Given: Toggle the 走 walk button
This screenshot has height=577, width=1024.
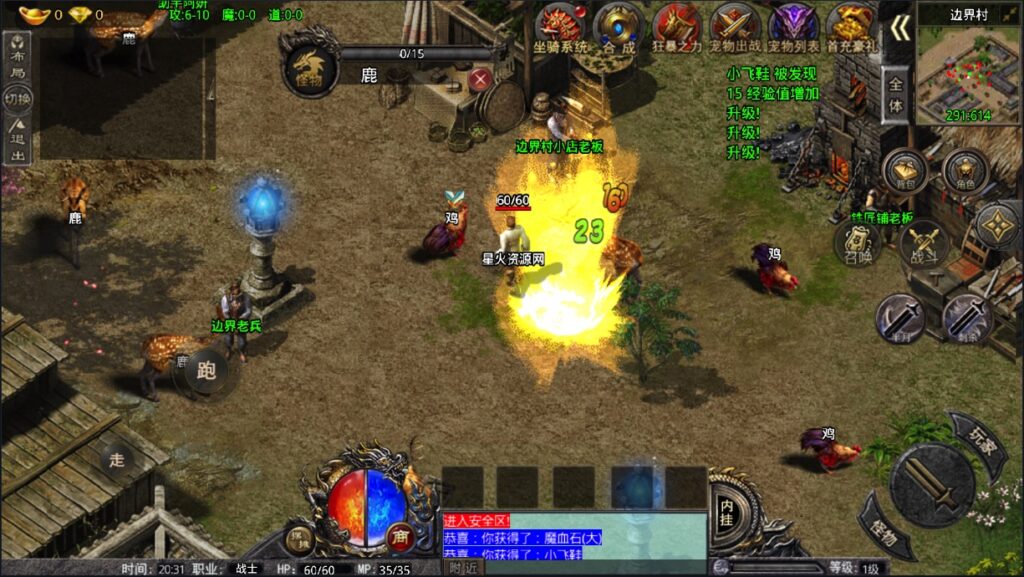Looking at the screenshot, I should pyautogui.click(x=117, y=460).
